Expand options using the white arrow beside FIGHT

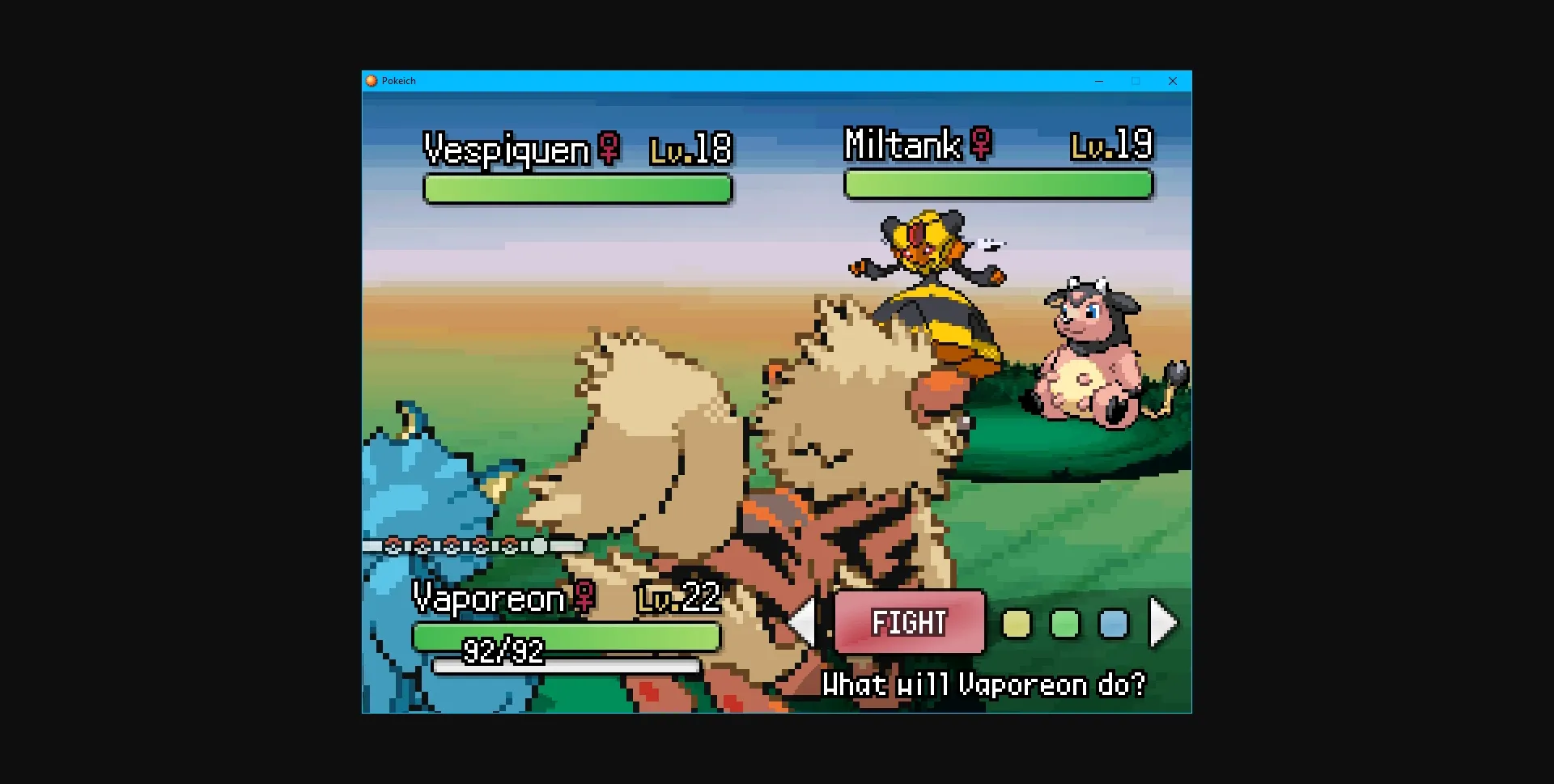805,622
